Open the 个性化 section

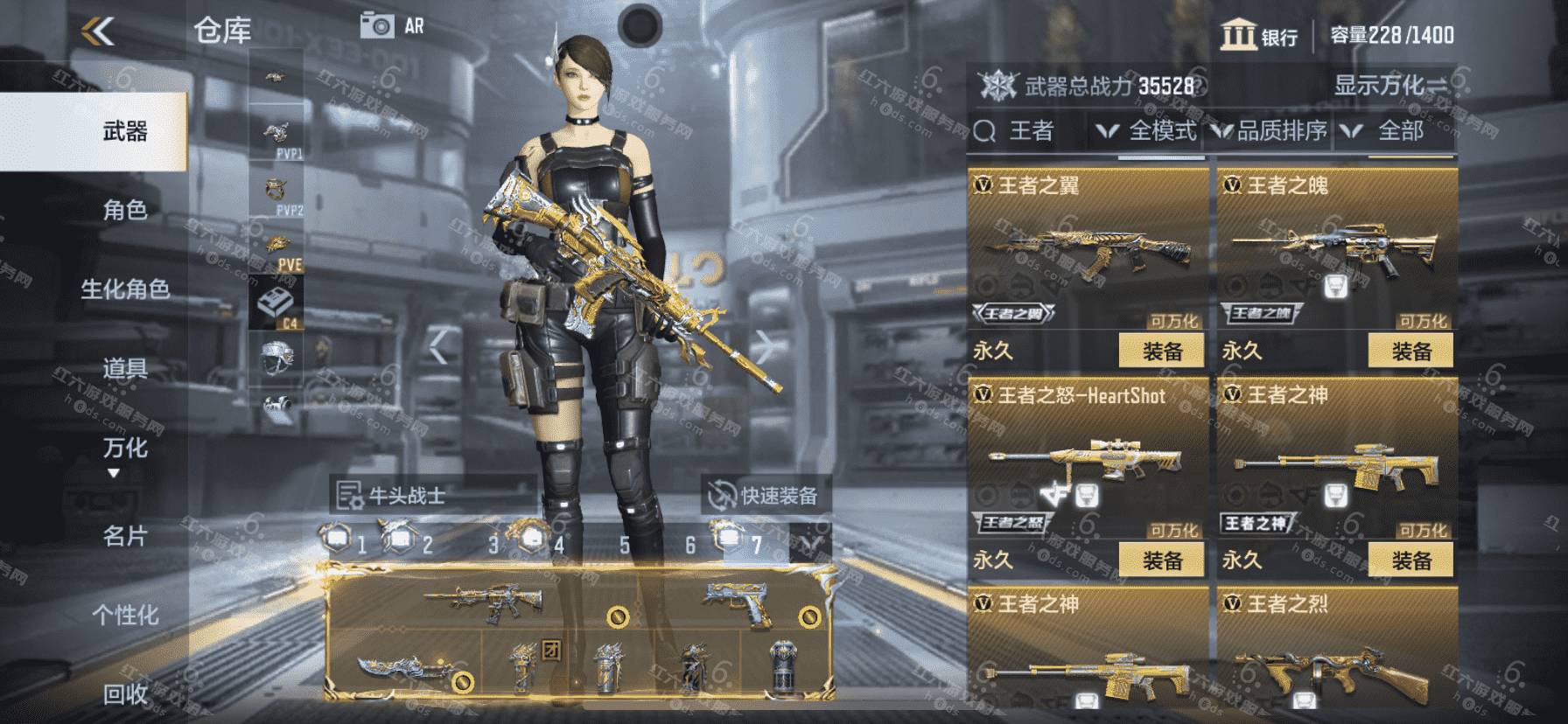124,615
